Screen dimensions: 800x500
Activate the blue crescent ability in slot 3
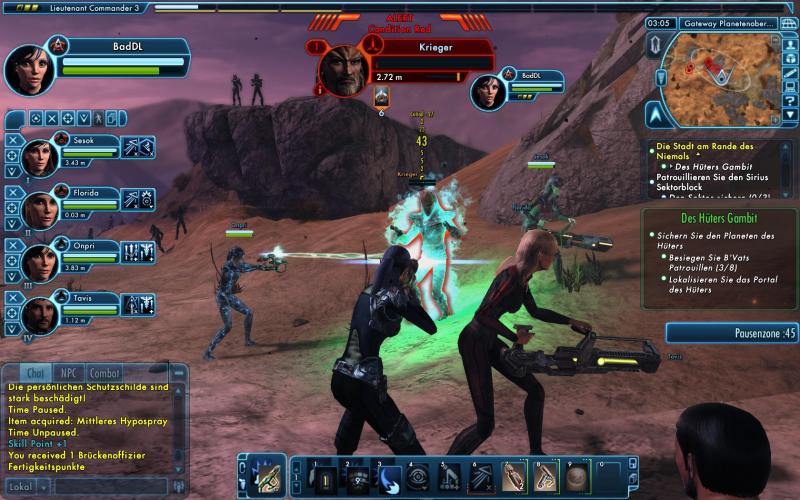[391, 478]
